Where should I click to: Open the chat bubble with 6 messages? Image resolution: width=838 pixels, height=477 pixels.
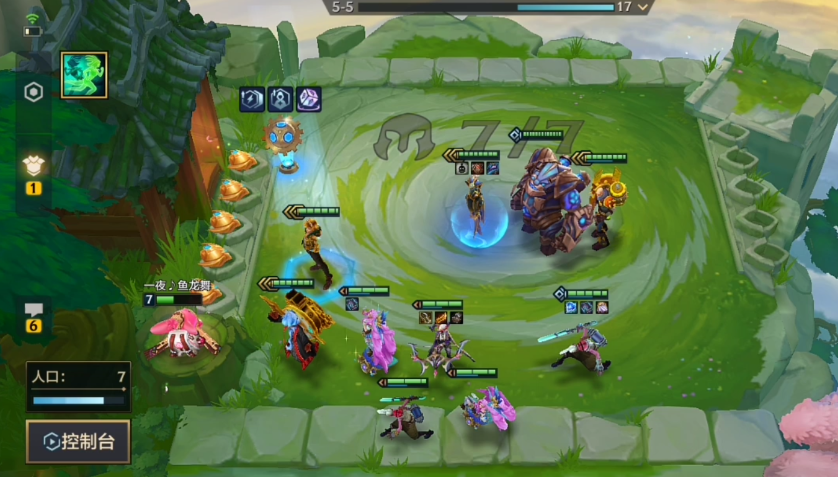pyautogui.click(x=33, y=312)
